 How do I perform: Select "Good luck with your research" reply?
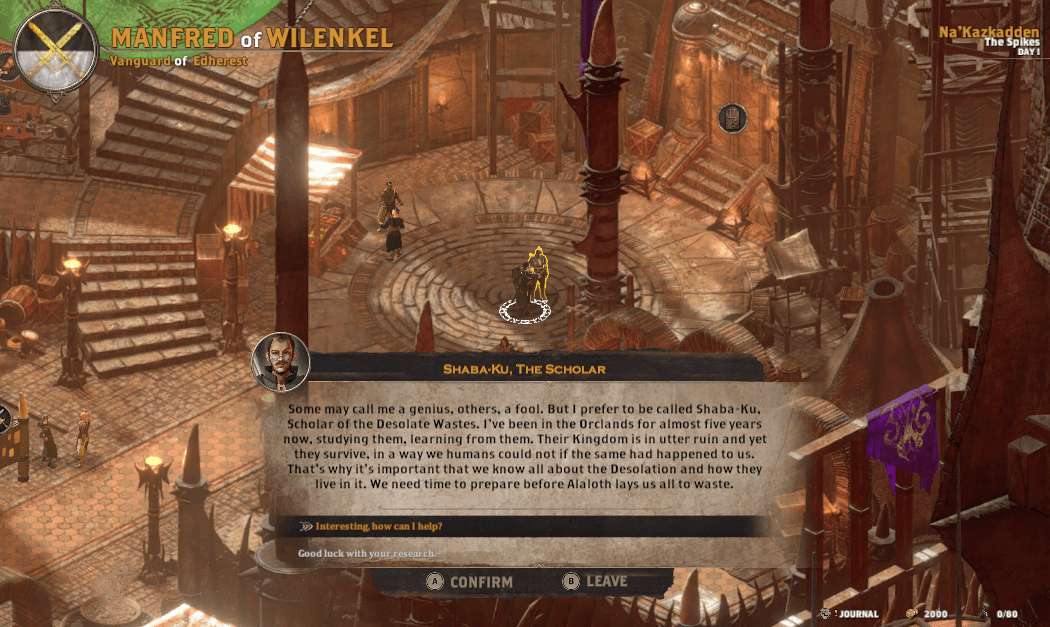[x=368, y=554]
